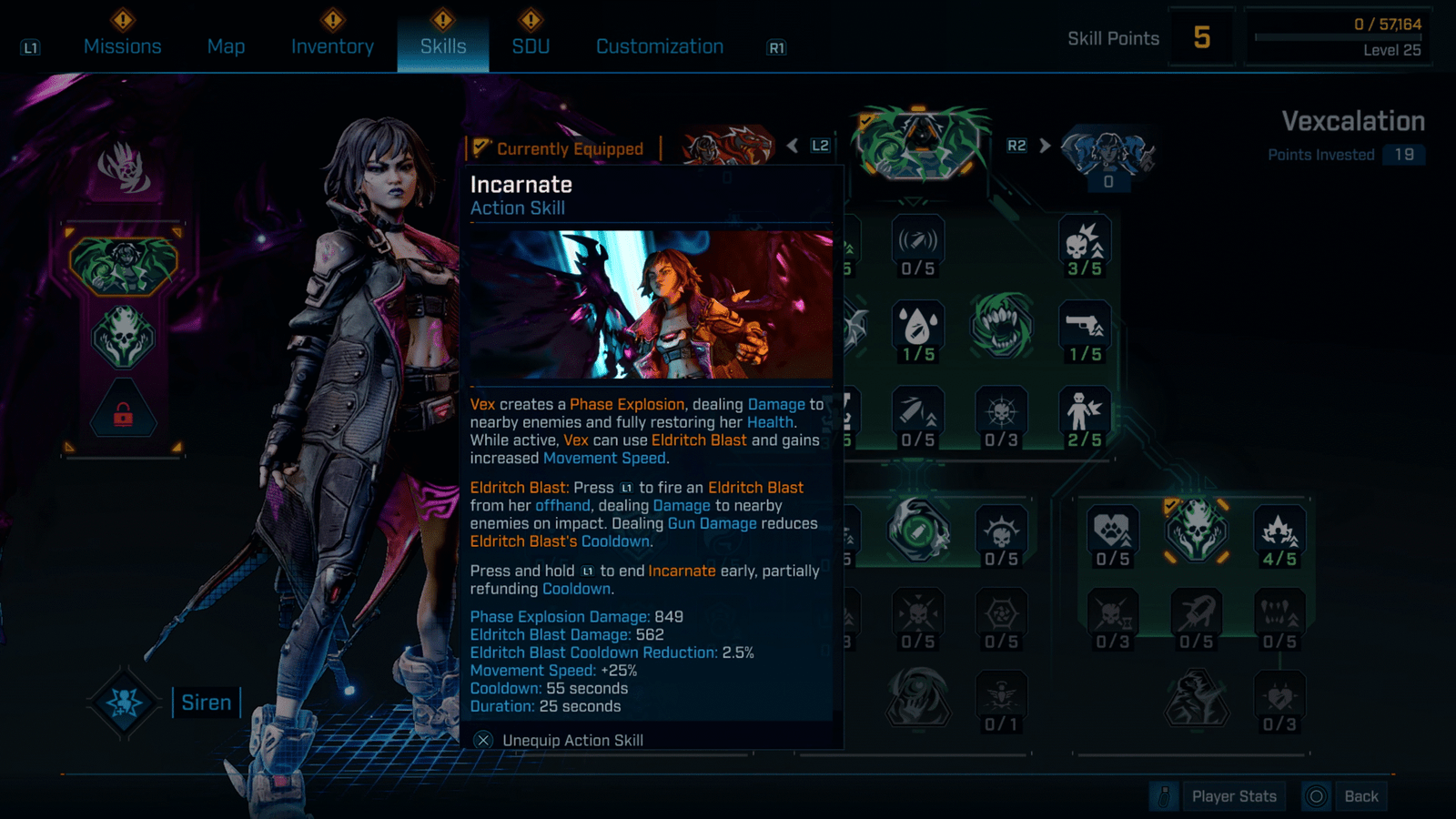Viewport: 1456px width, 819px height.
Task: Open the Customization tab
Action: point(660,46)
